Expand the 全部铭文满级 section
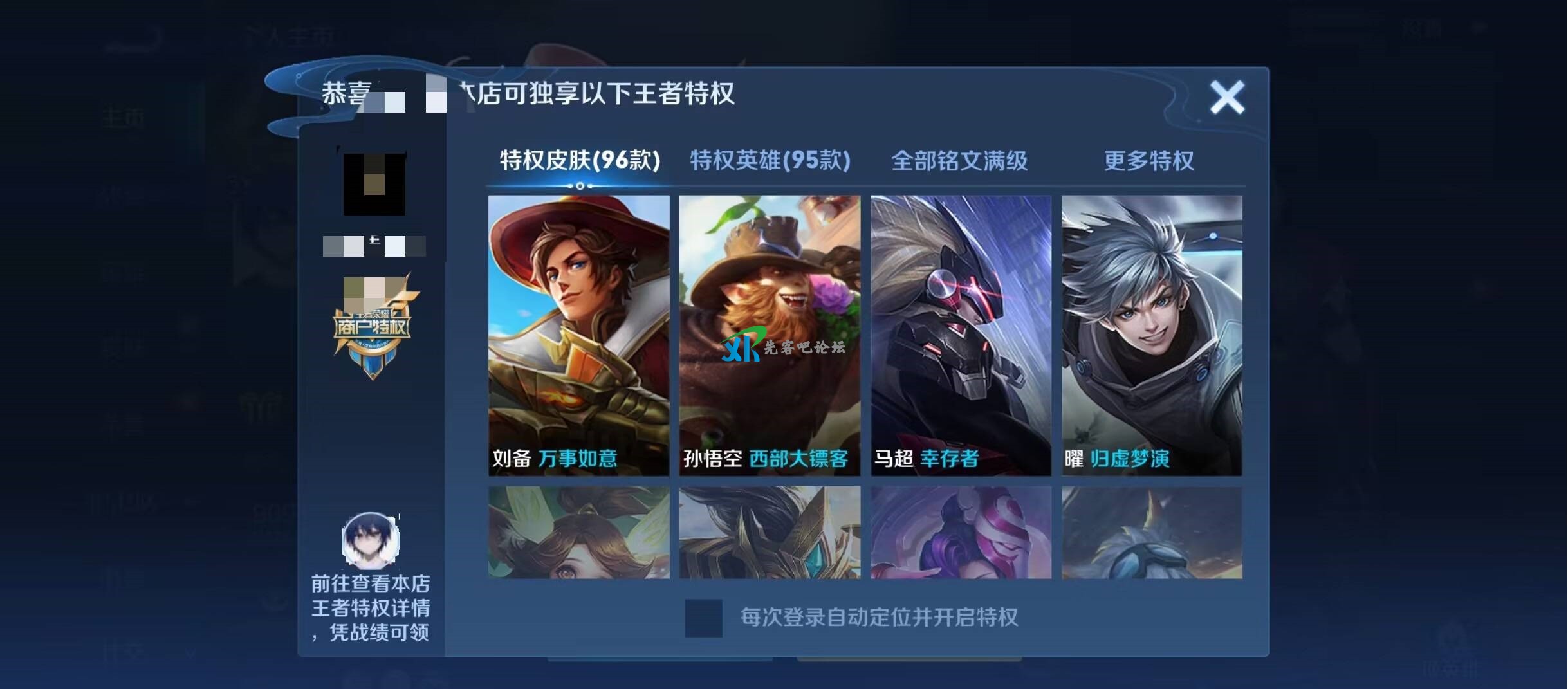 [x=959, y=162]
